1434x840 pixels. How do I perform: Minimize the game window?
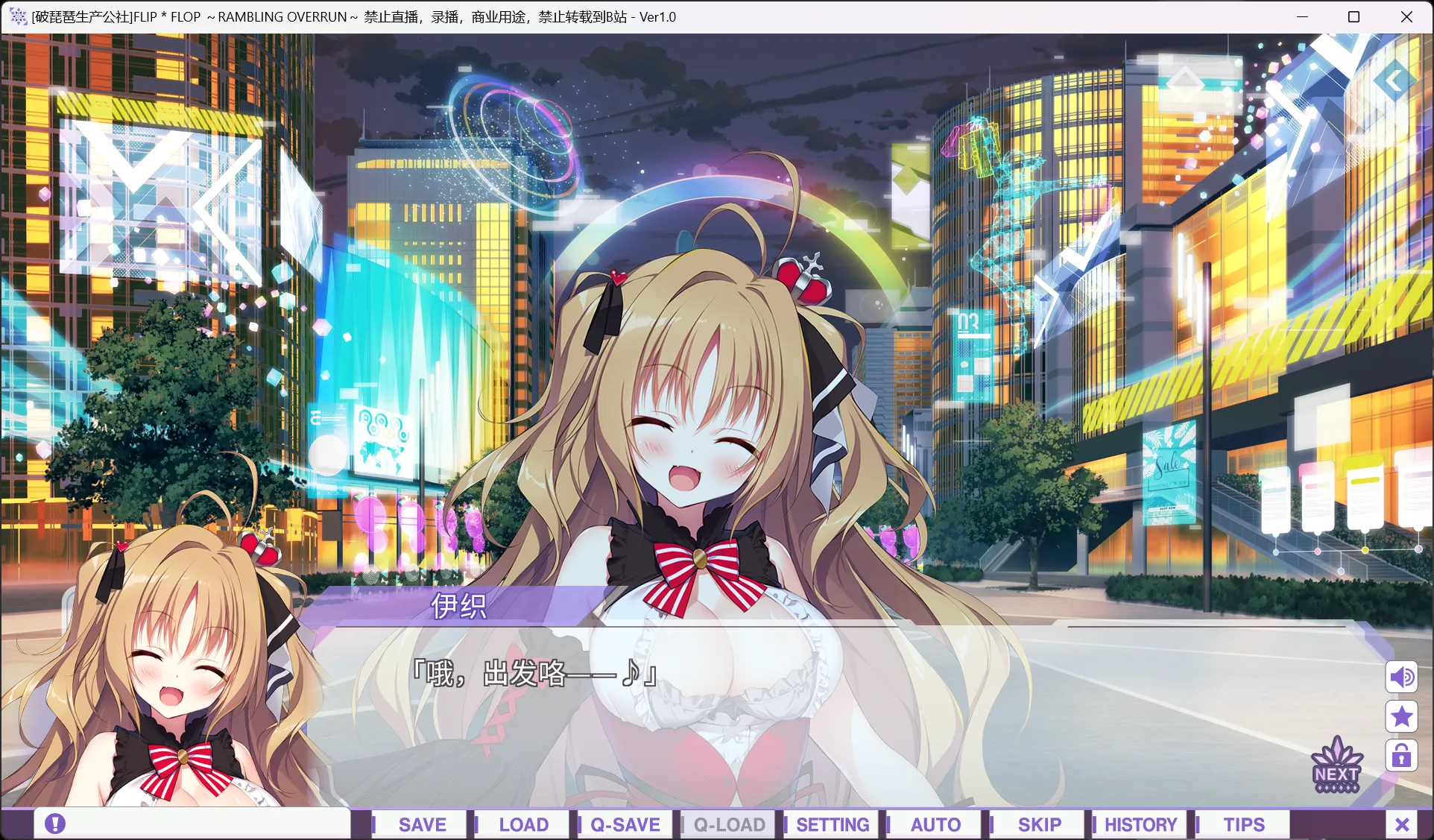click(1303, 16)
